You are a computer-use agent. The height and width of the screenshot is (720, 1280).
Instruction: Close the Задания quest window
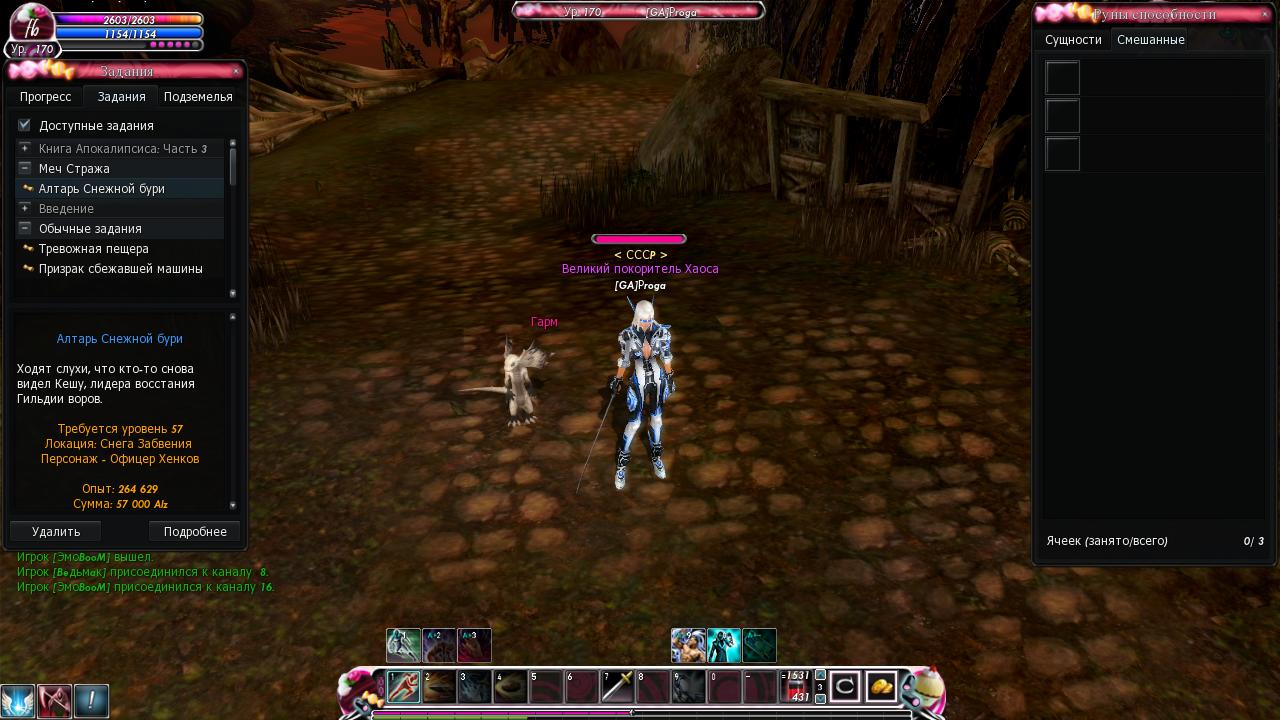236,71
